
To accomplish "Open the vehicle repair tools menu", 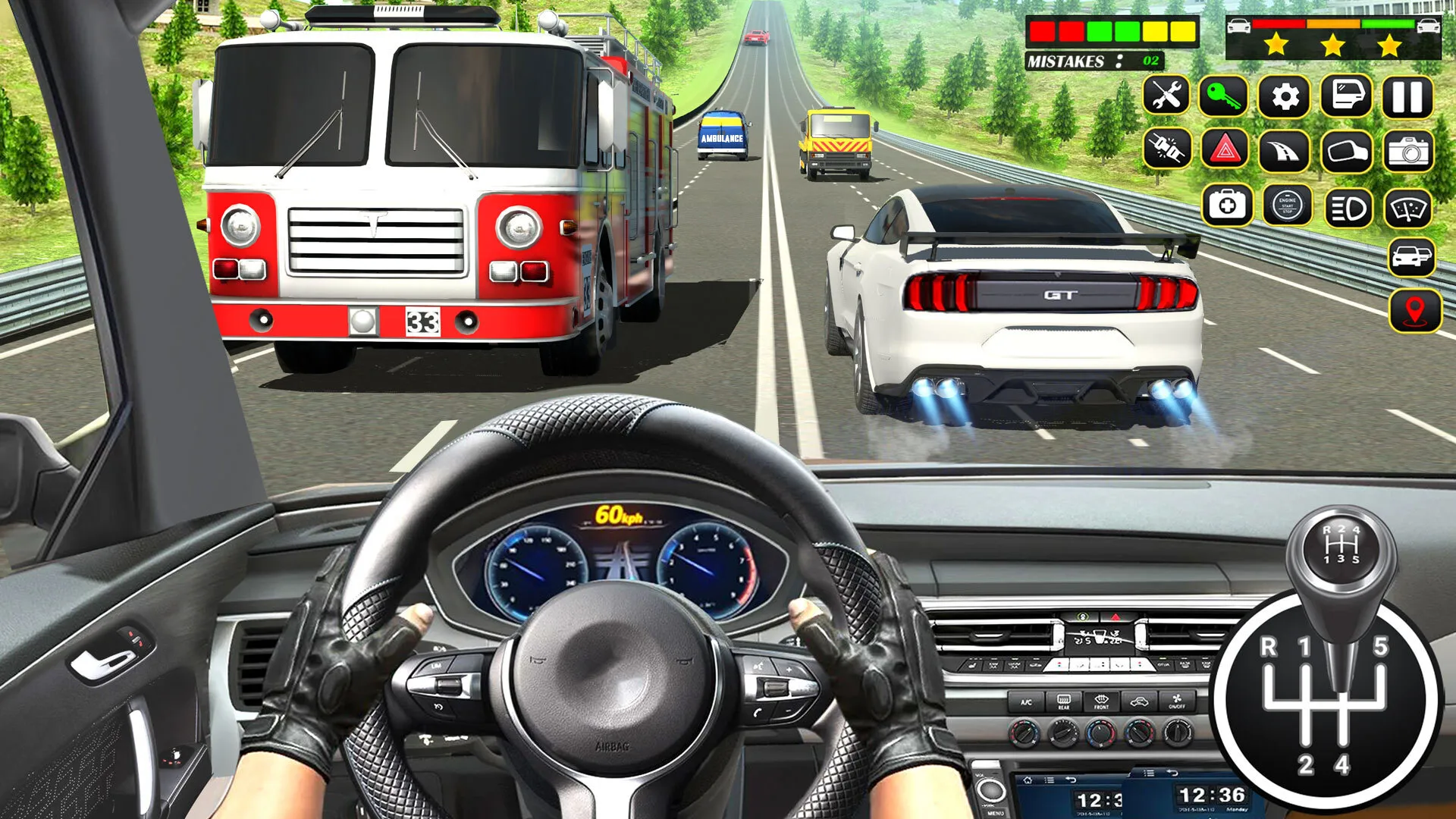I will [1168, 95].
